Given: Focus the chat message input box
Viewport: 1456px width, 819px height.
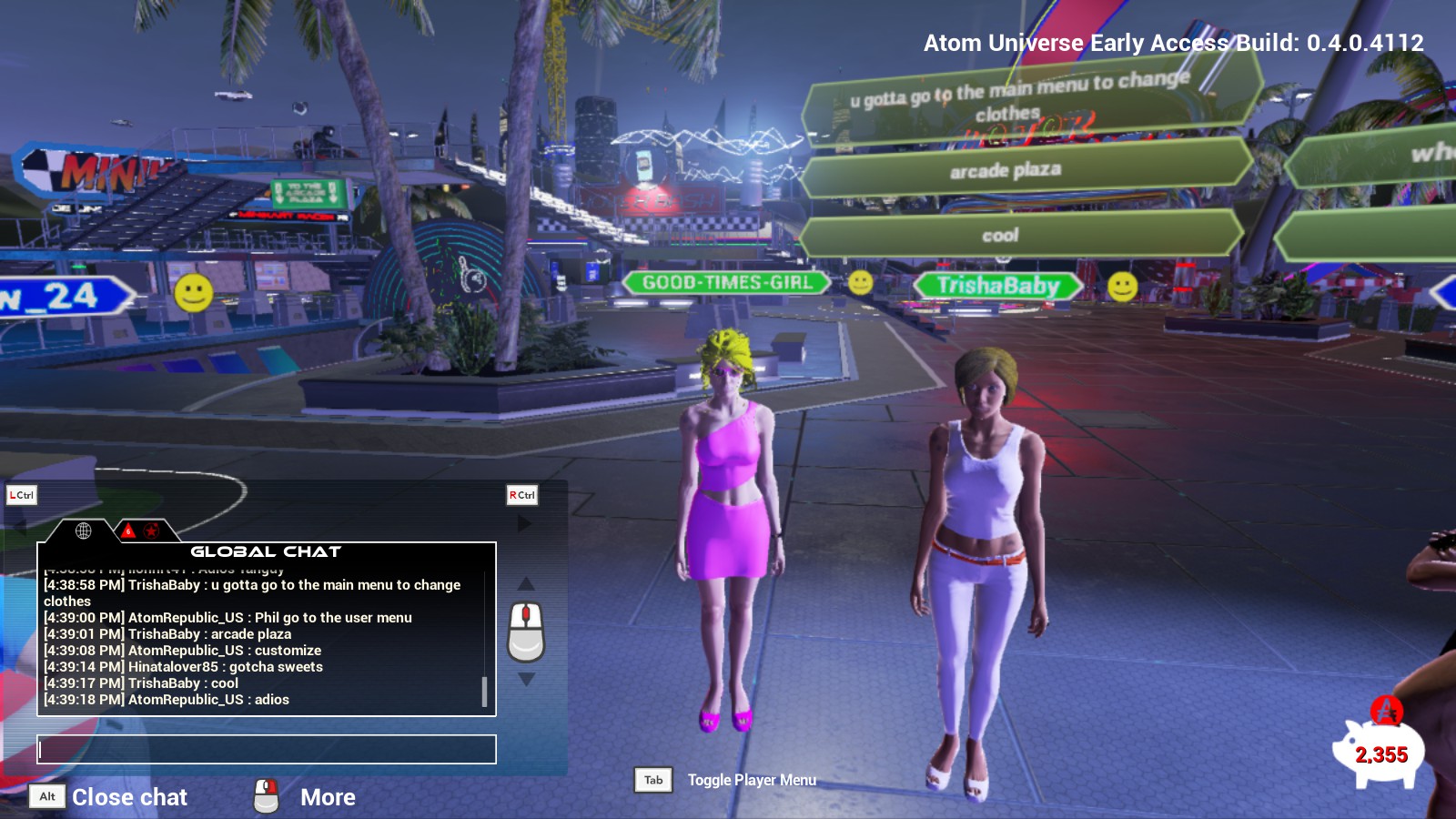Looking at the screenshot, I should (267, 749).
